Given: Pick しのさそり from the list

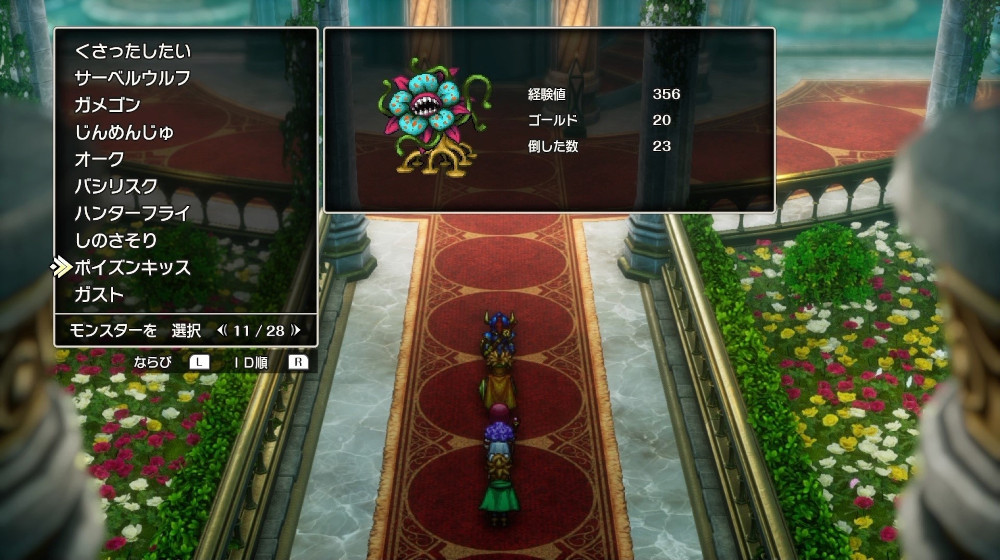Looking at the screenshot, I should point(116,240).
